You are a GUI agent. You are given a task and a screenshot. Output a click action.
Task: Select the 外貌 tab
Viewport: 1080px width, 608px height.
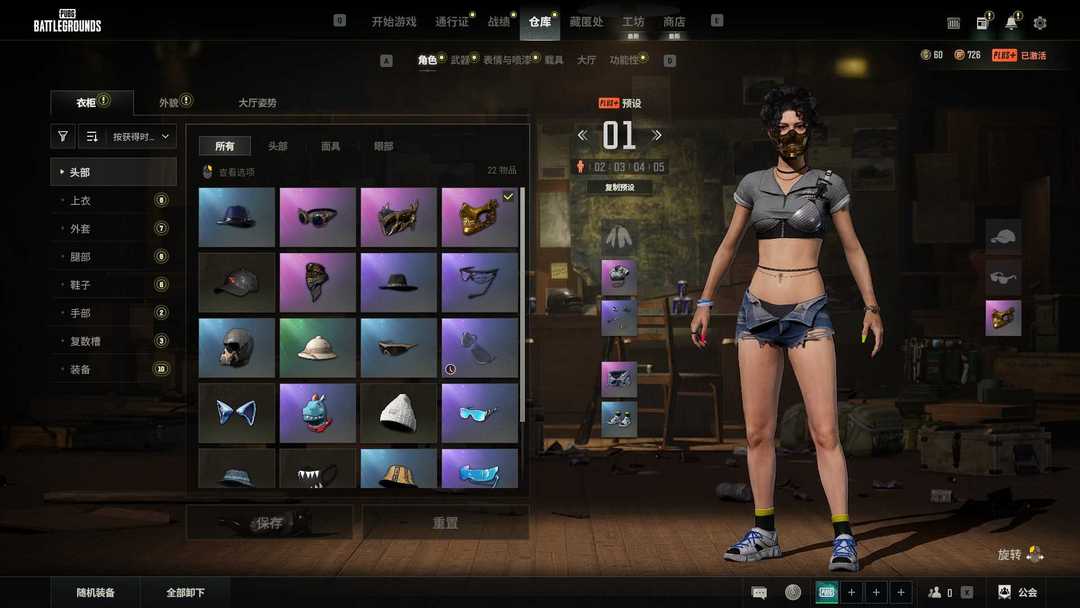tap(169, 102)
